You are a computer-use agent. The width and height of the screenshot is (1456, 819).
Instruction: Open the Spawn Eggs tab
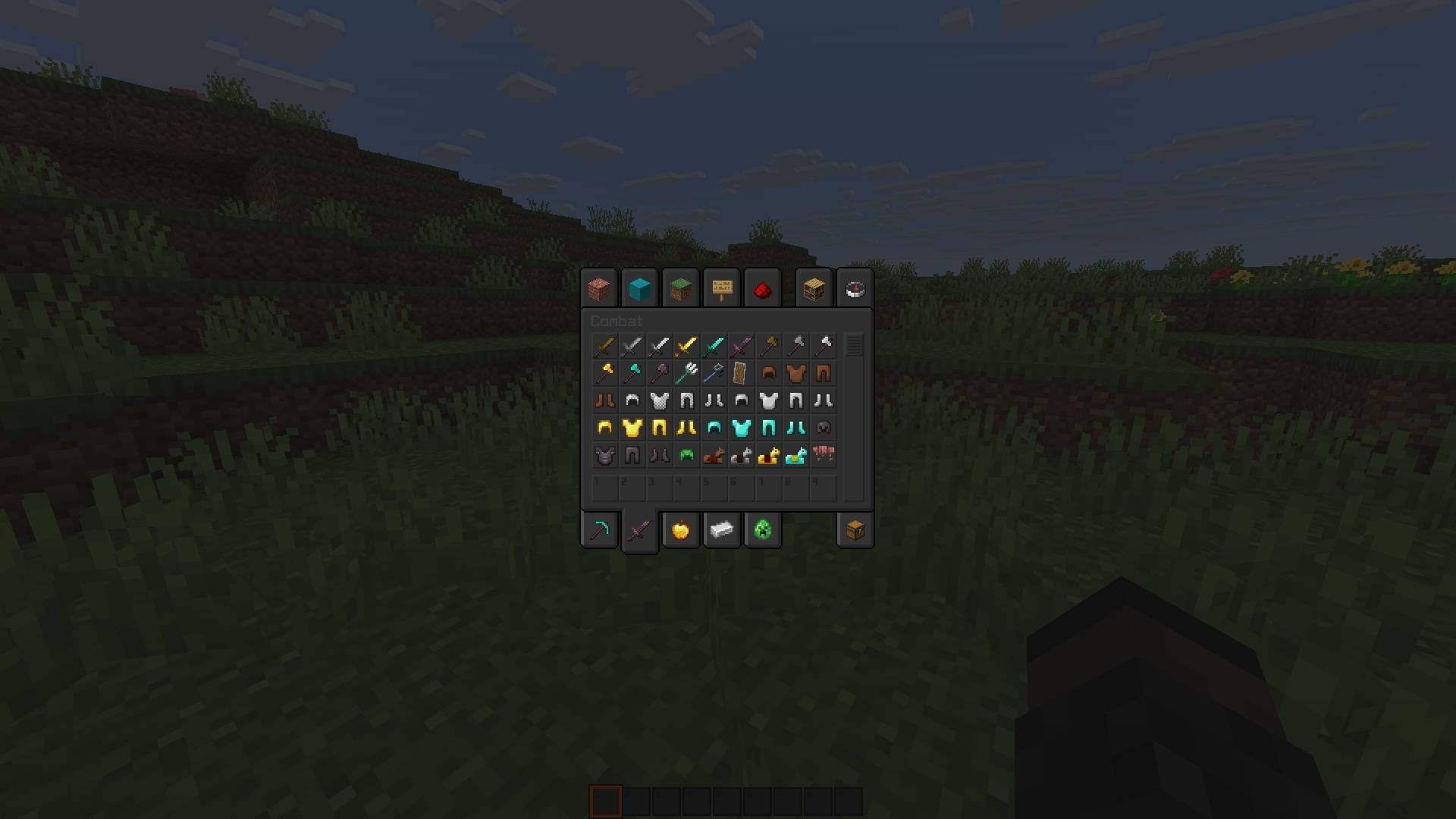[x=762, y=529]
